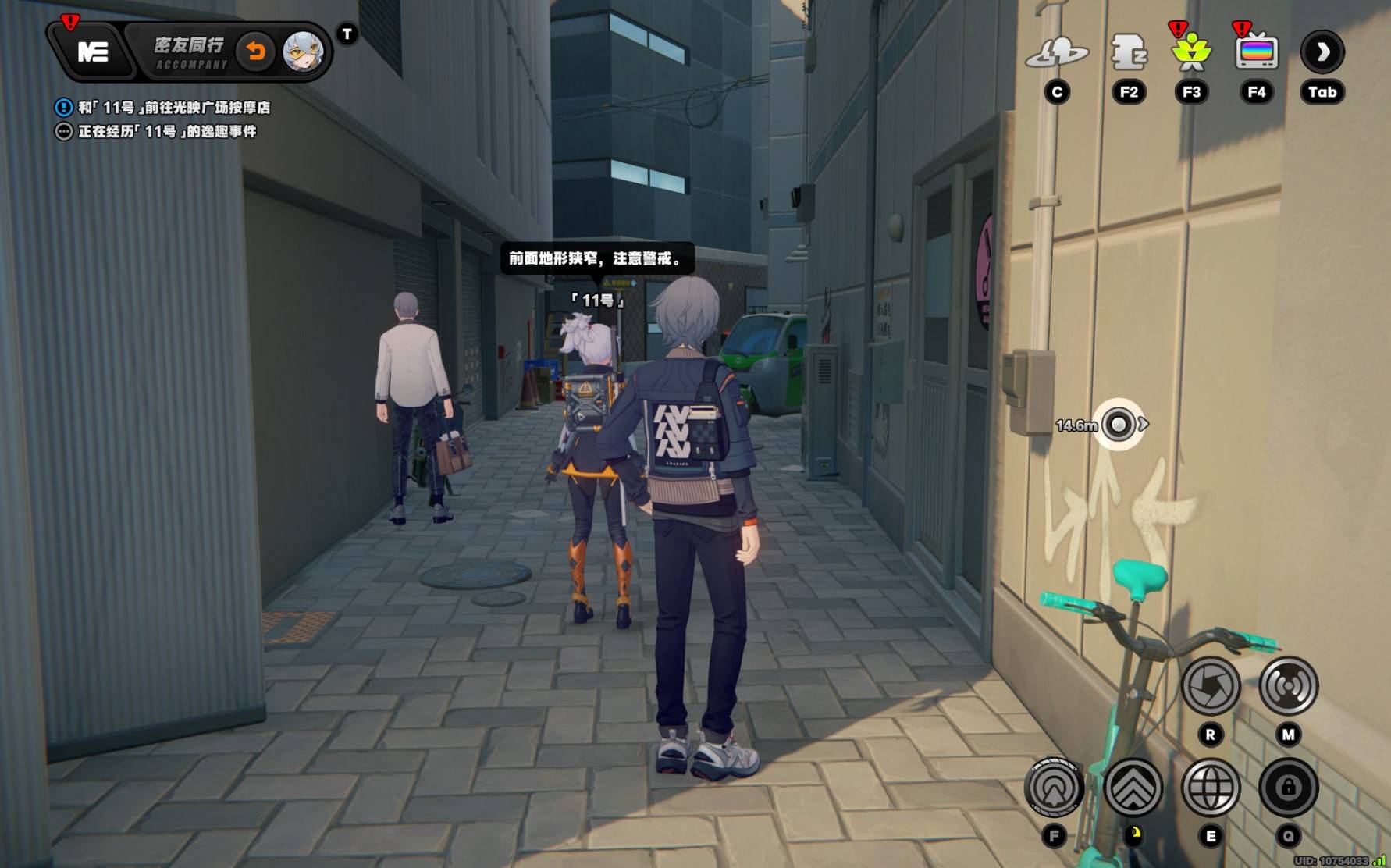Select the companion portrait on the accompany panel
Image resolution: width=1391 pixels, height=868 pixels.
[x=302, y=52]
